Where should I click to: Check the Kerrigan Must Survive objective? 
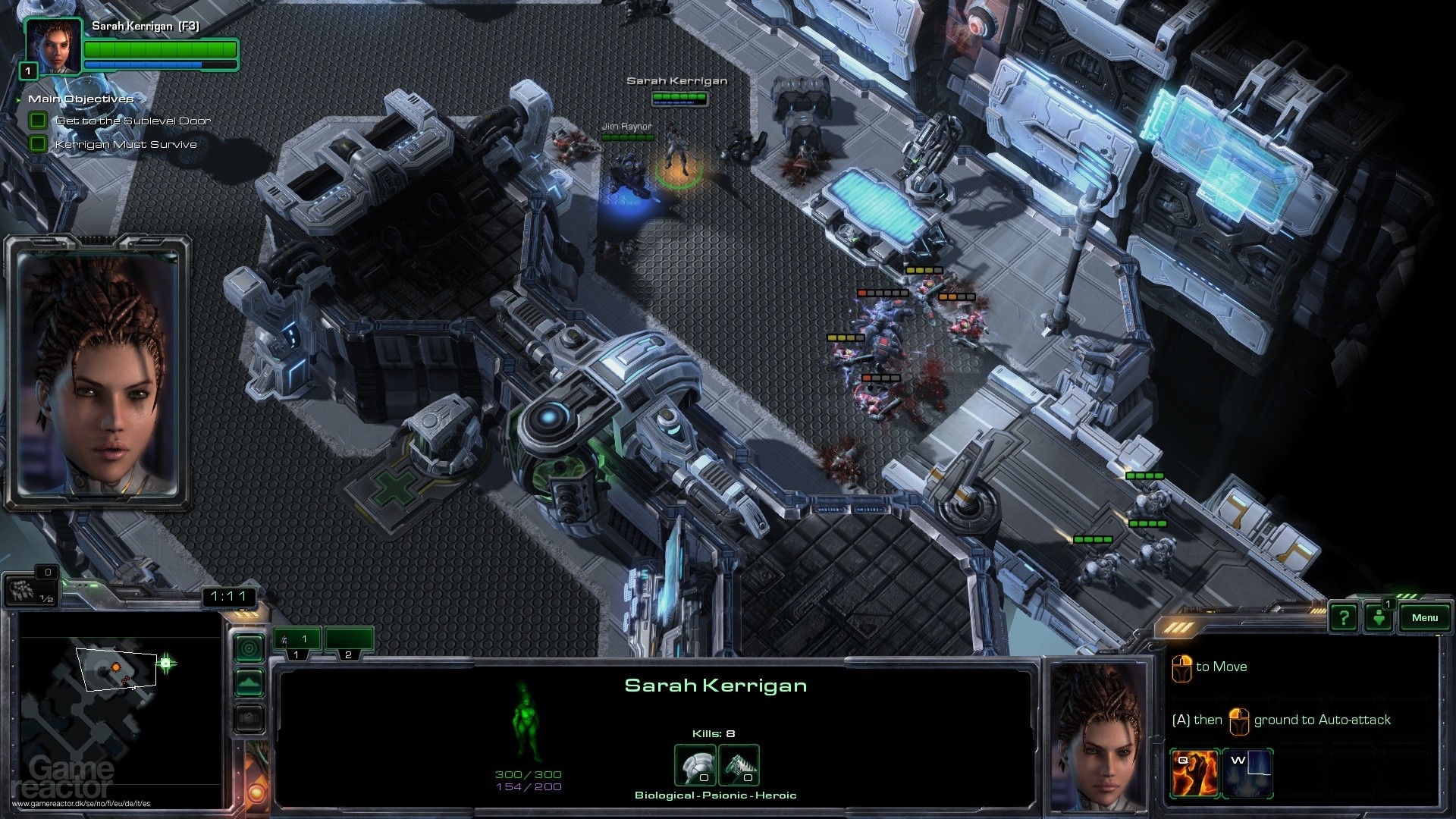(x=37, y=143)
